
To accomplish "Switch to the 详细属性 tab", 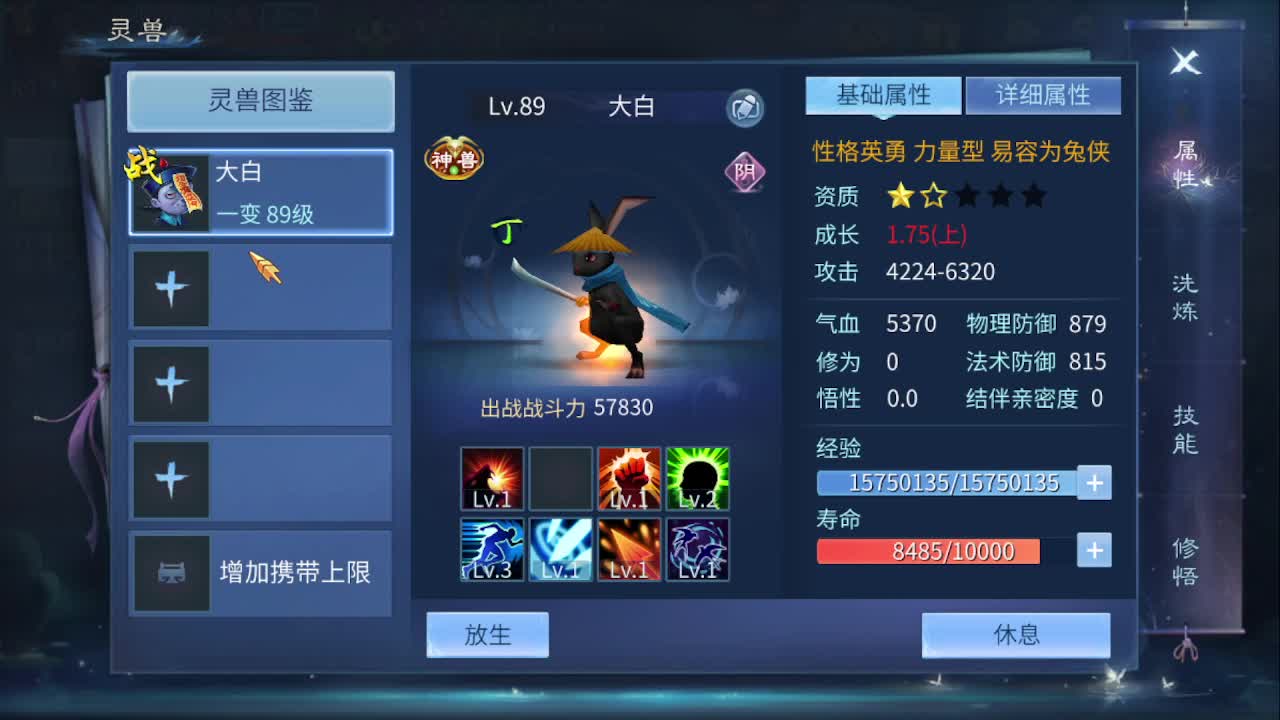I will tap(1043, 94).
